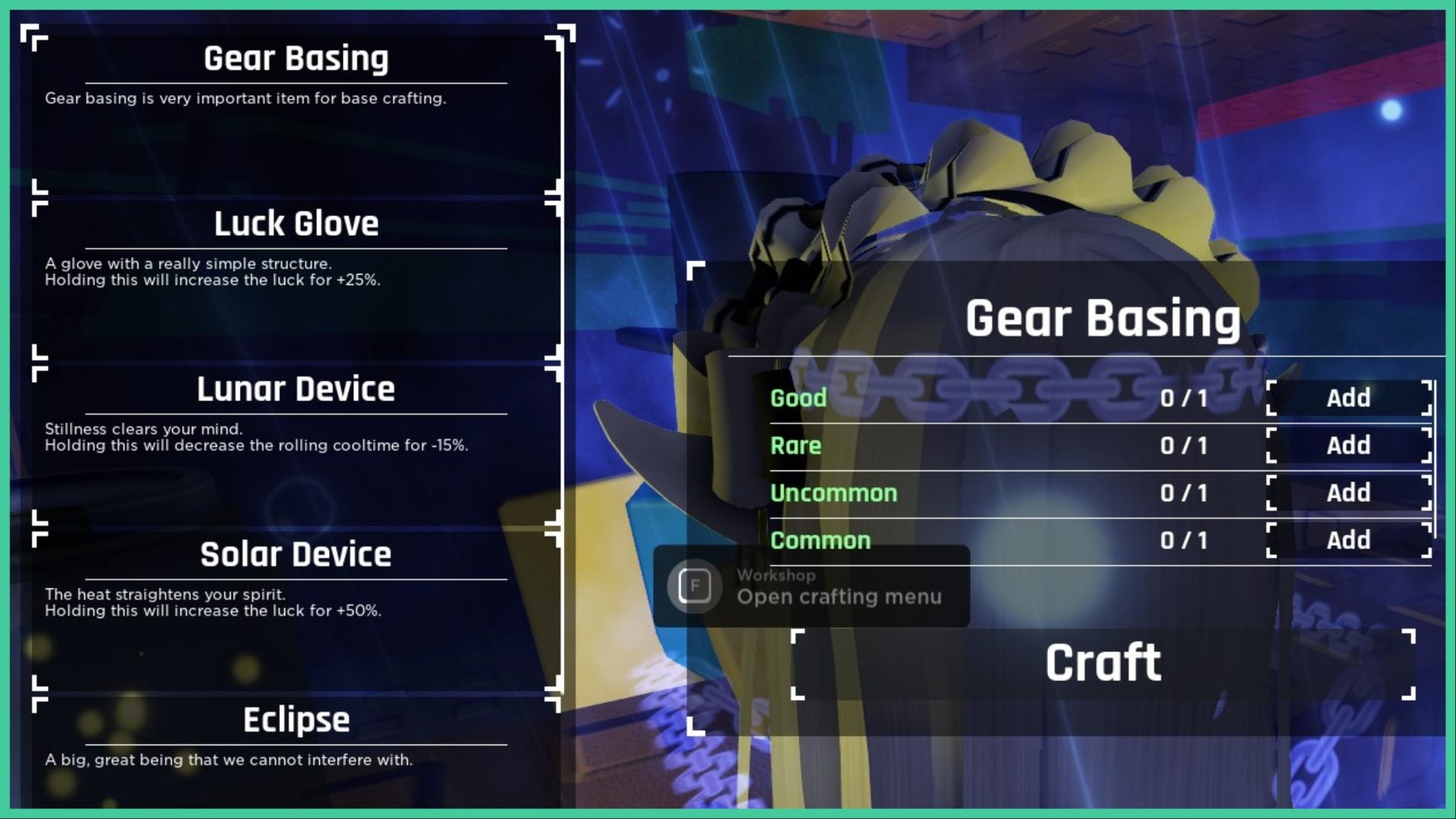Add the Common ingredient
This screenshot has width=1456, height=819.
(x=1348, y=541)
